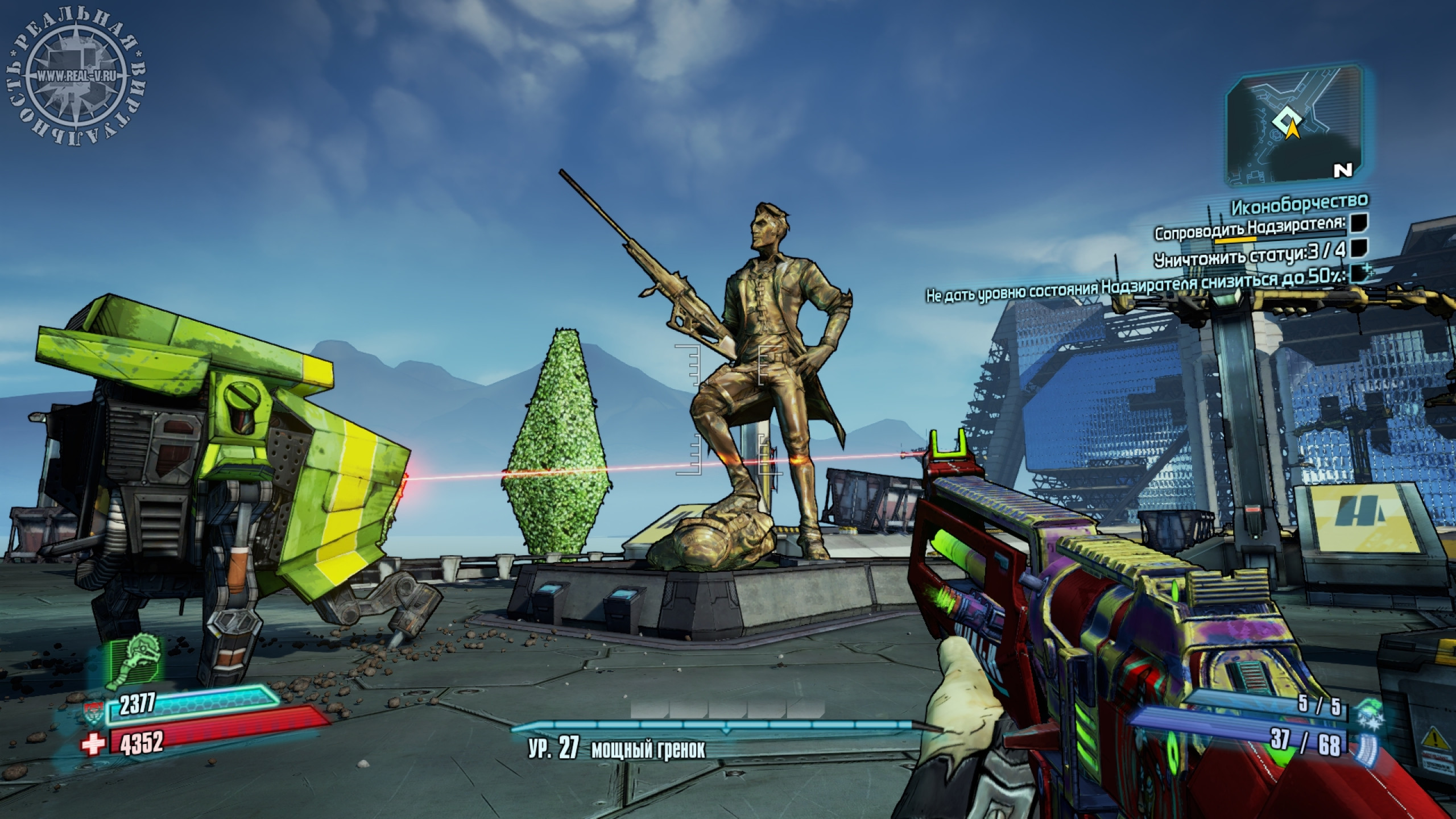The width and height of the screenshot is (1456, 819).
Task: Click the ammo magazine icon beside 37 / 68
Action: 1366,747
